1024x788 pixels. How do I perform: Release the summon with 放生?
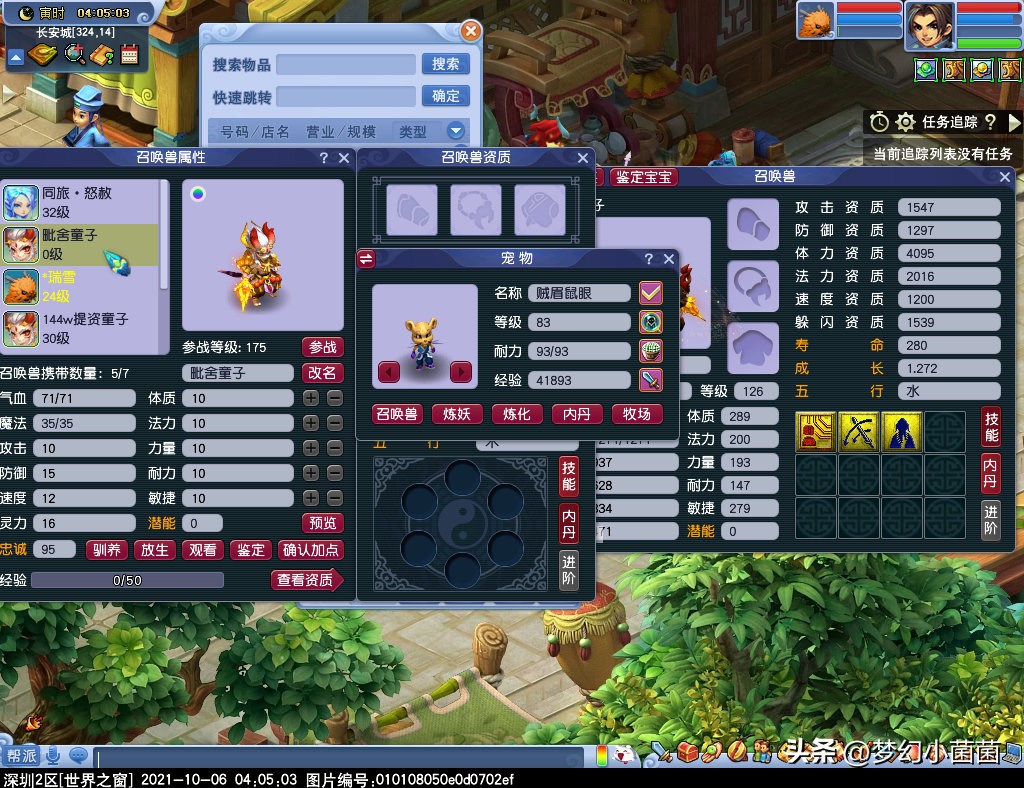[155, 550]
